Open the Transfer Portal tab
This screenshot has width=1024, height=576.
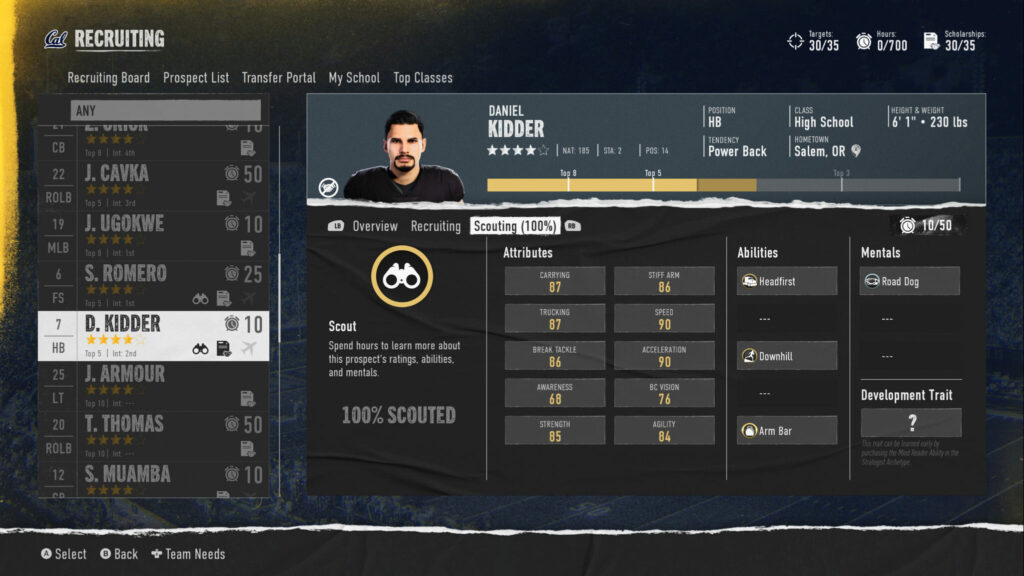(278, 78)
